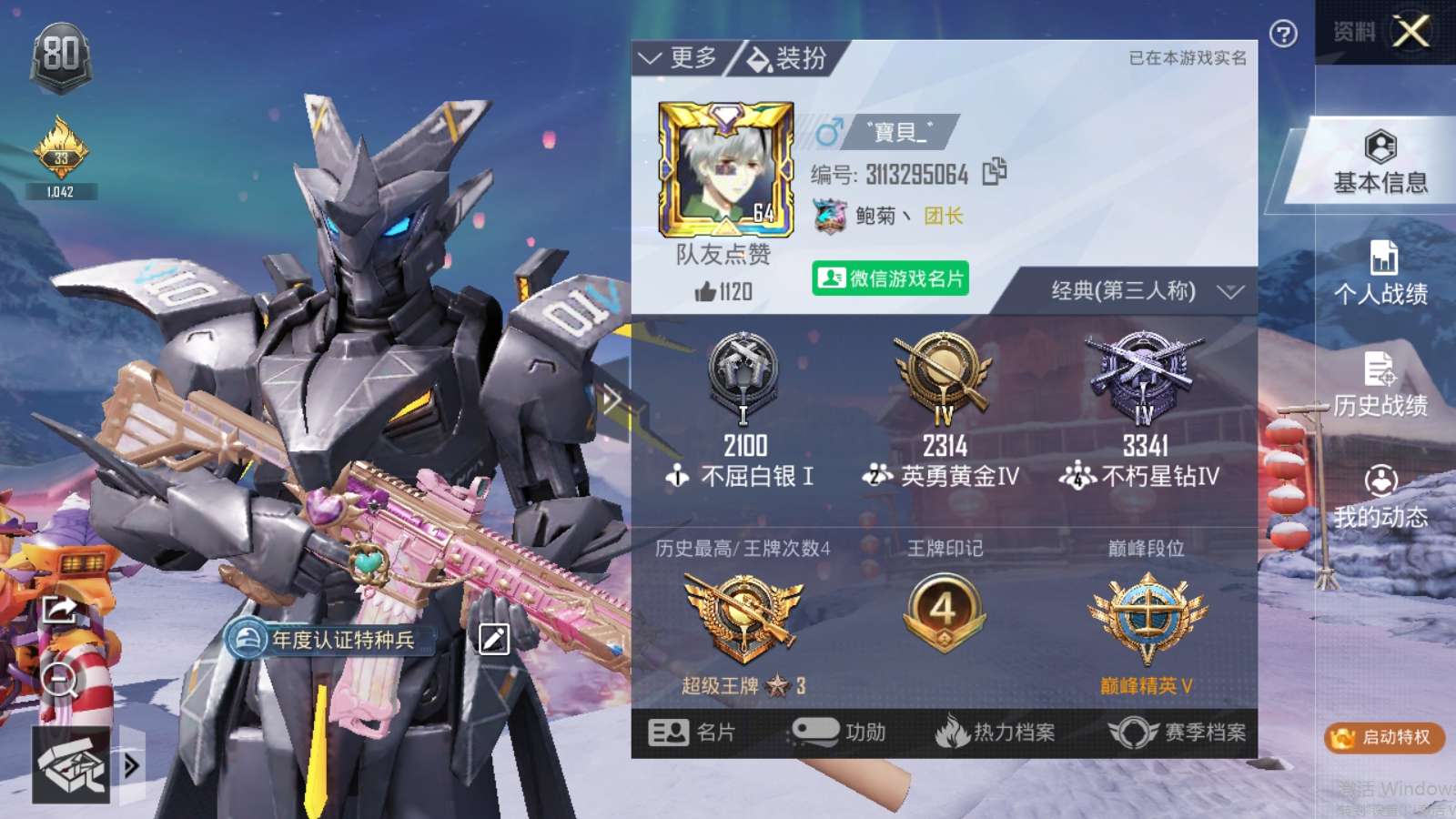The image size is (1456, 819).
Task: Zoom out the character with magnifier icon
Action: click(x=60, y=679)
